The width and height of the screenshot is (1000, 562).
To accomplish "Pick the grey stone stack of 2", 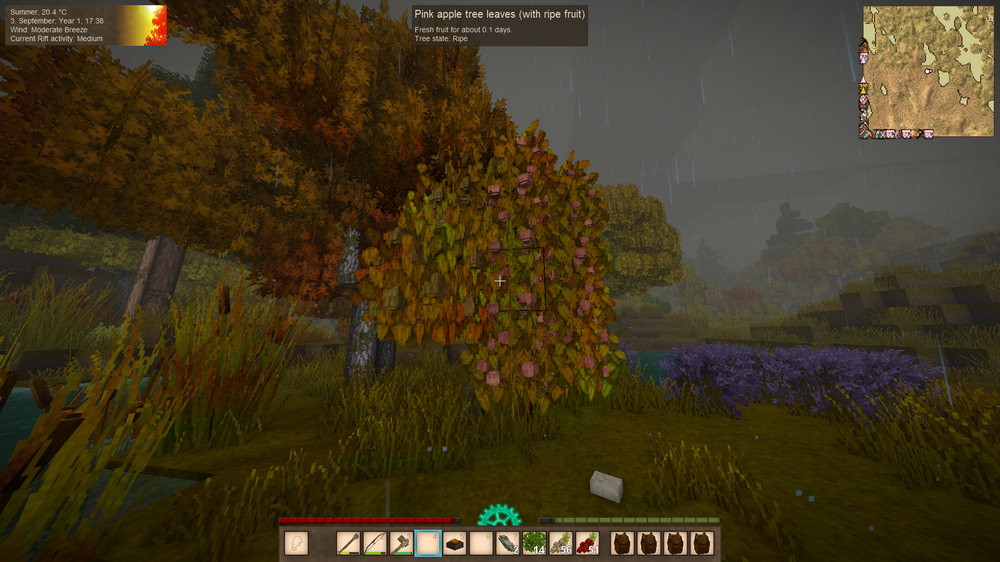I will 507,543.
